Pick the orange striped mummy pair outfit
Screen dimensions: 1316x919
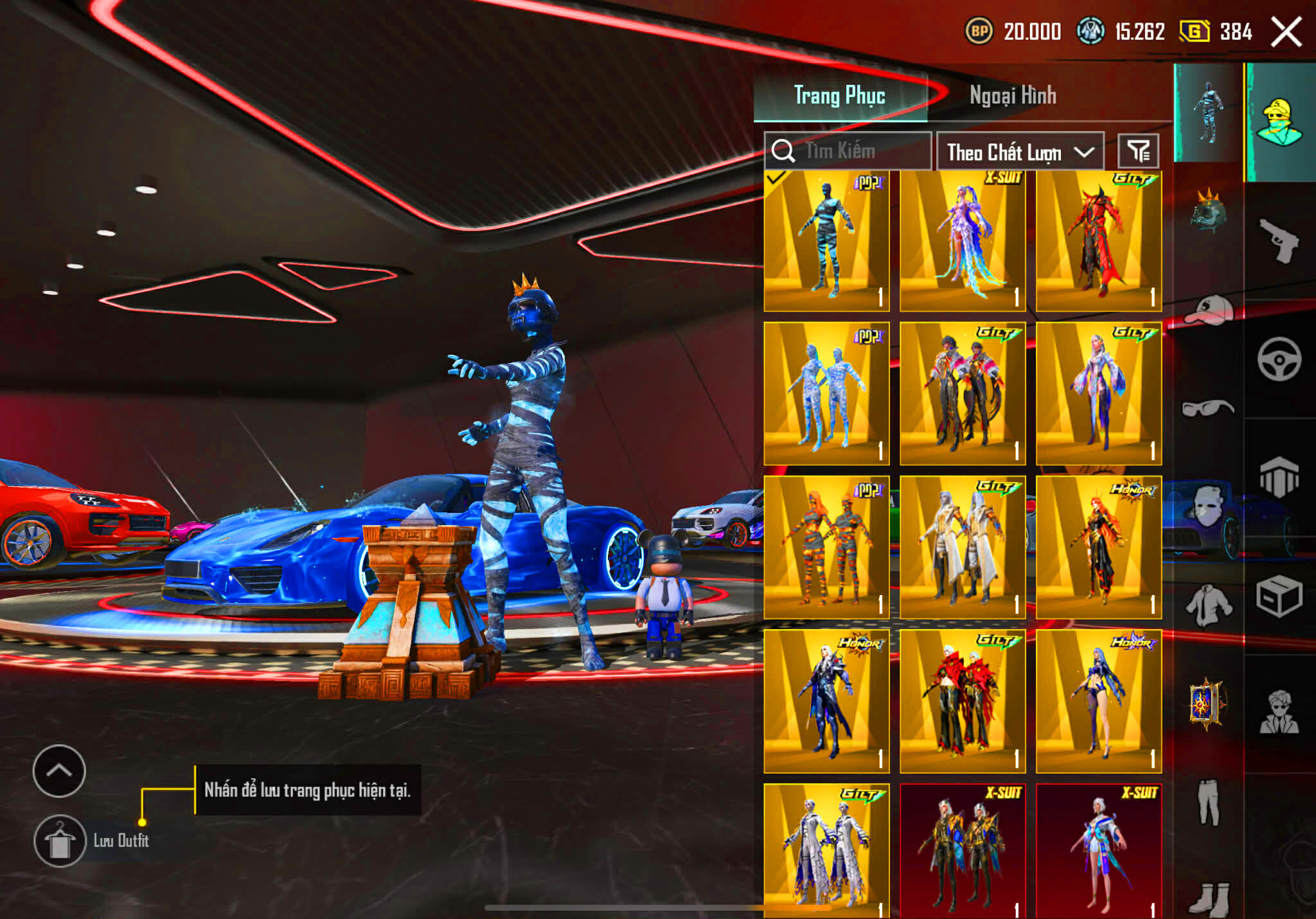[x=826, y=548]
